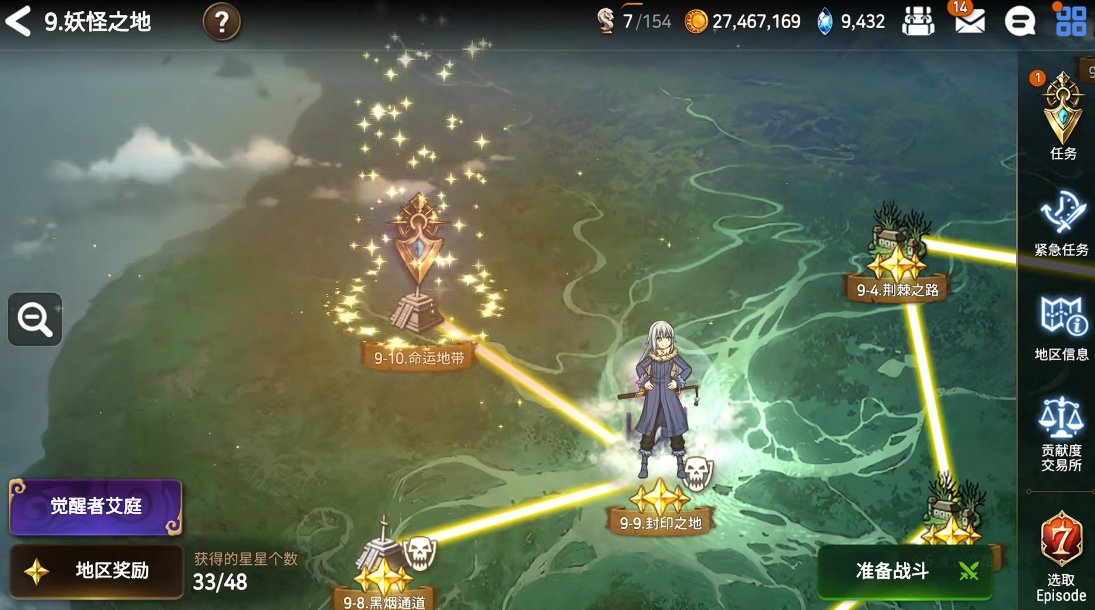Show 地区信息 region information

(1061, 326)
